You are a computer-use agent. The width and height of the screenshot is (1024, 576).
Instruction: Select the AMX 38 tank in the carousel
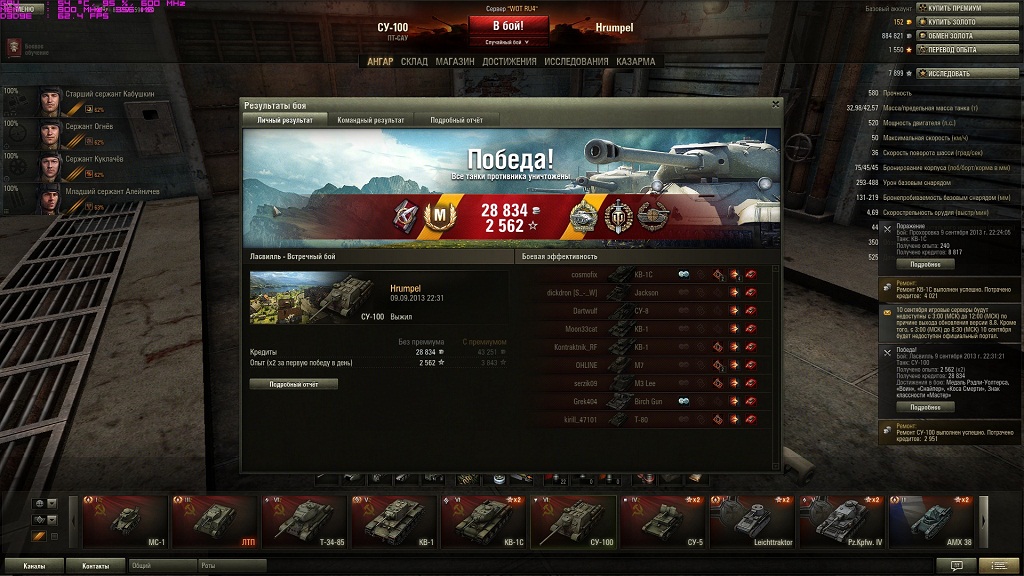[931, 521]
